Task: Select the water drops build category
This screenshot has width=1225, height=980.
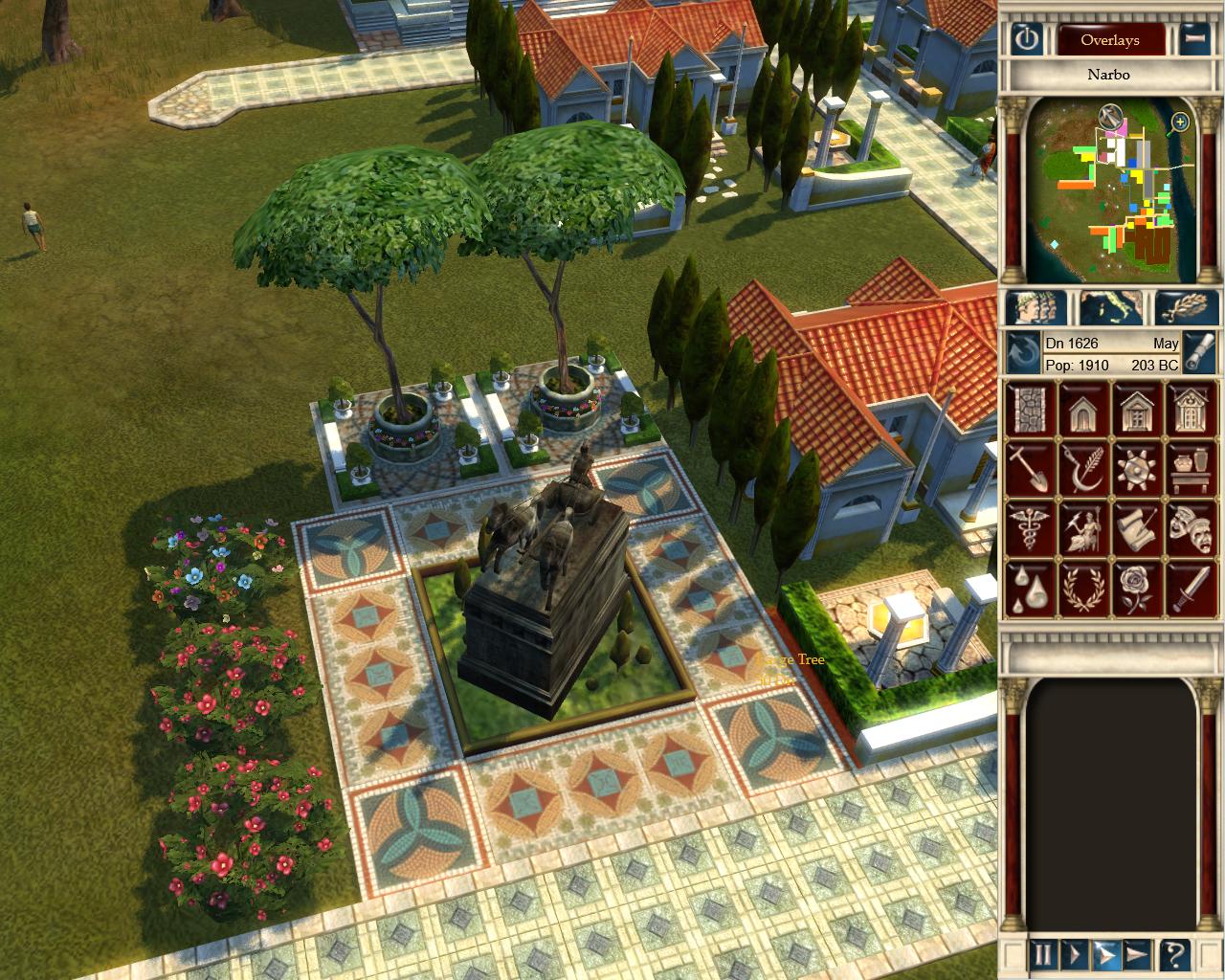Action: [1030, 587]
